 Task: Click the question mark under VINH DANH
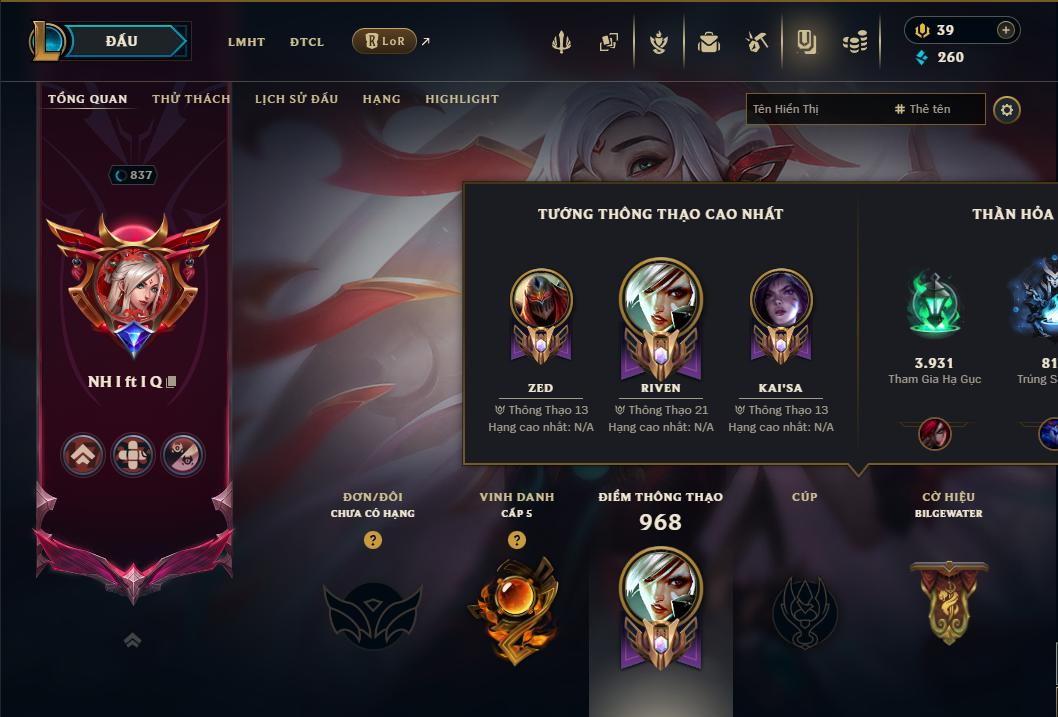(x=516, y=540)
